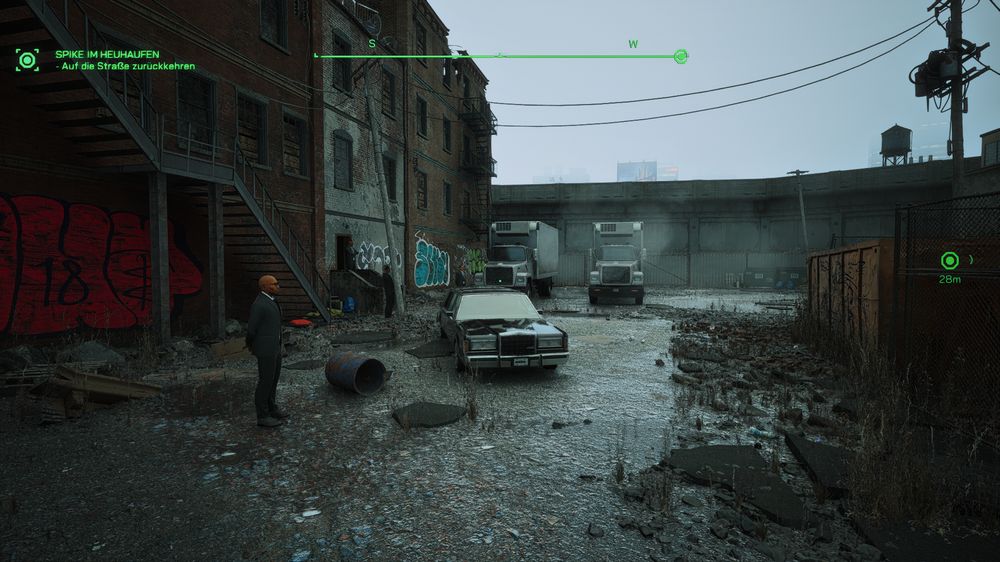
Task: Select the objective marker on the compass end
Action: 681,56
